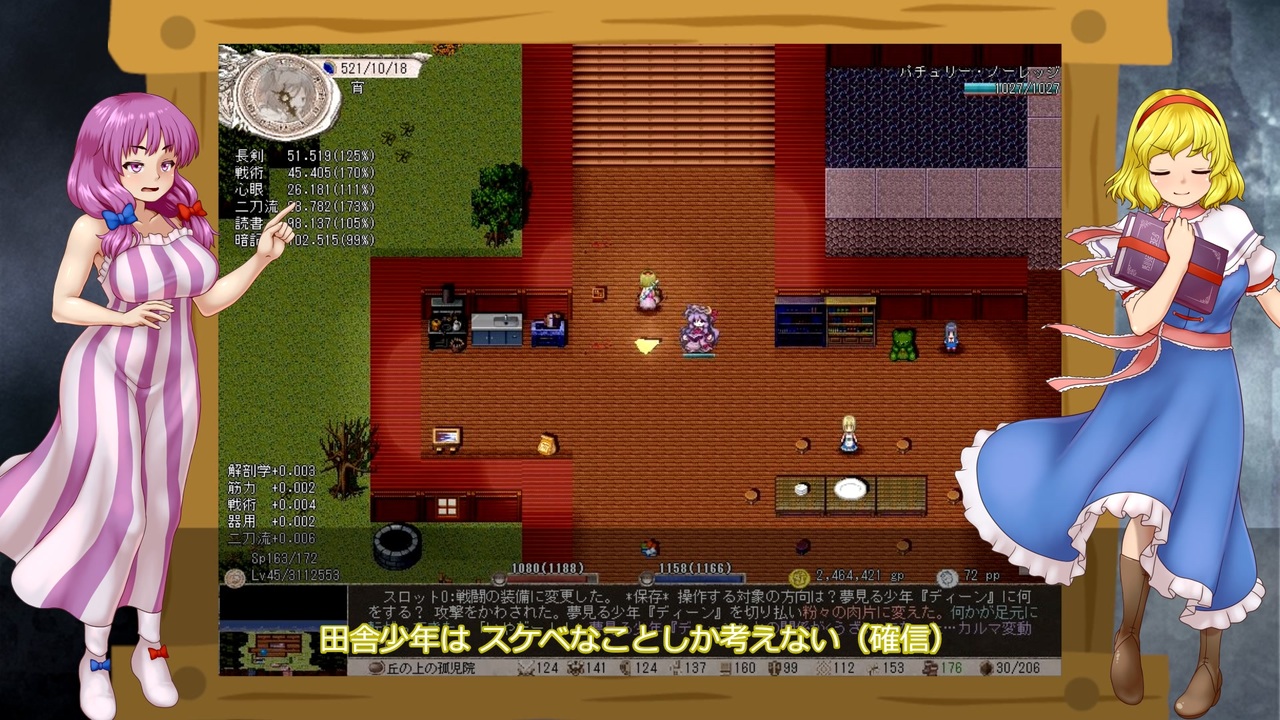1280x720 pixels.
Task: Click the gold coin icon showing gp amount
Action: click(x=797, y=578)
